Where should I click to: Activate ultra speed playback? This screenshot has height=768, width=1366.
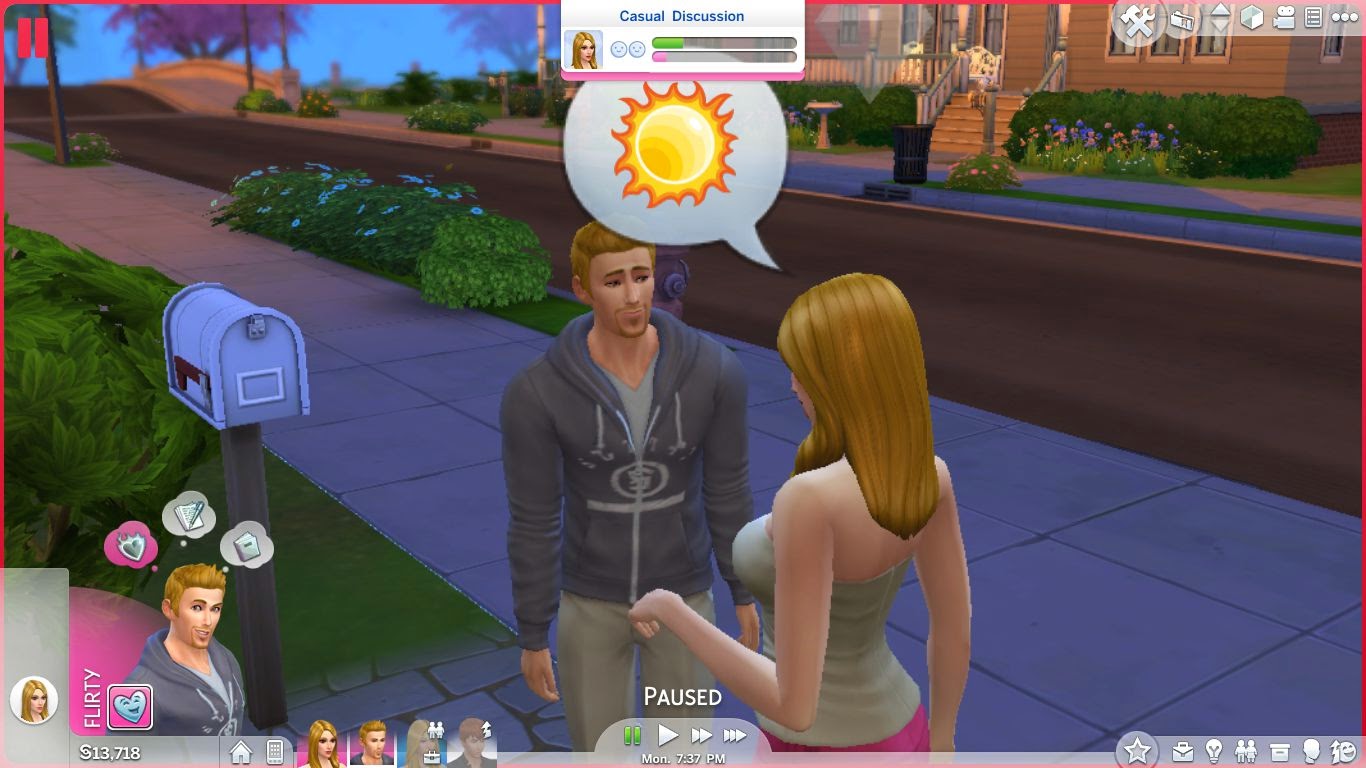[x=736, y=734]
